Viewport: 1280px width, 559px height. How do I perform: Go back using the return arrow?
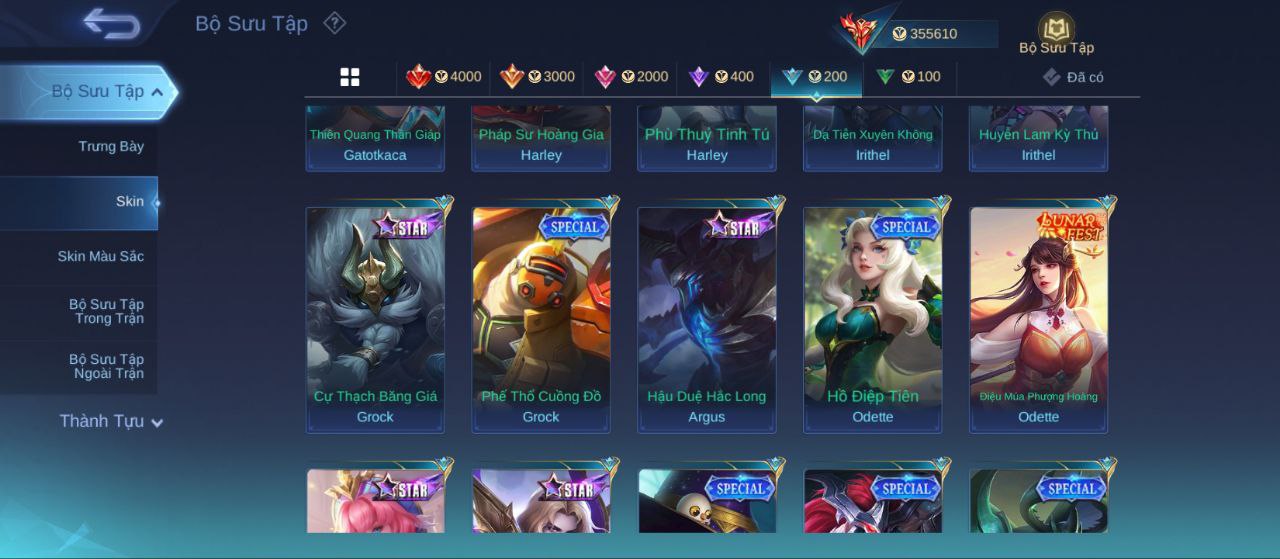(111, 24)
